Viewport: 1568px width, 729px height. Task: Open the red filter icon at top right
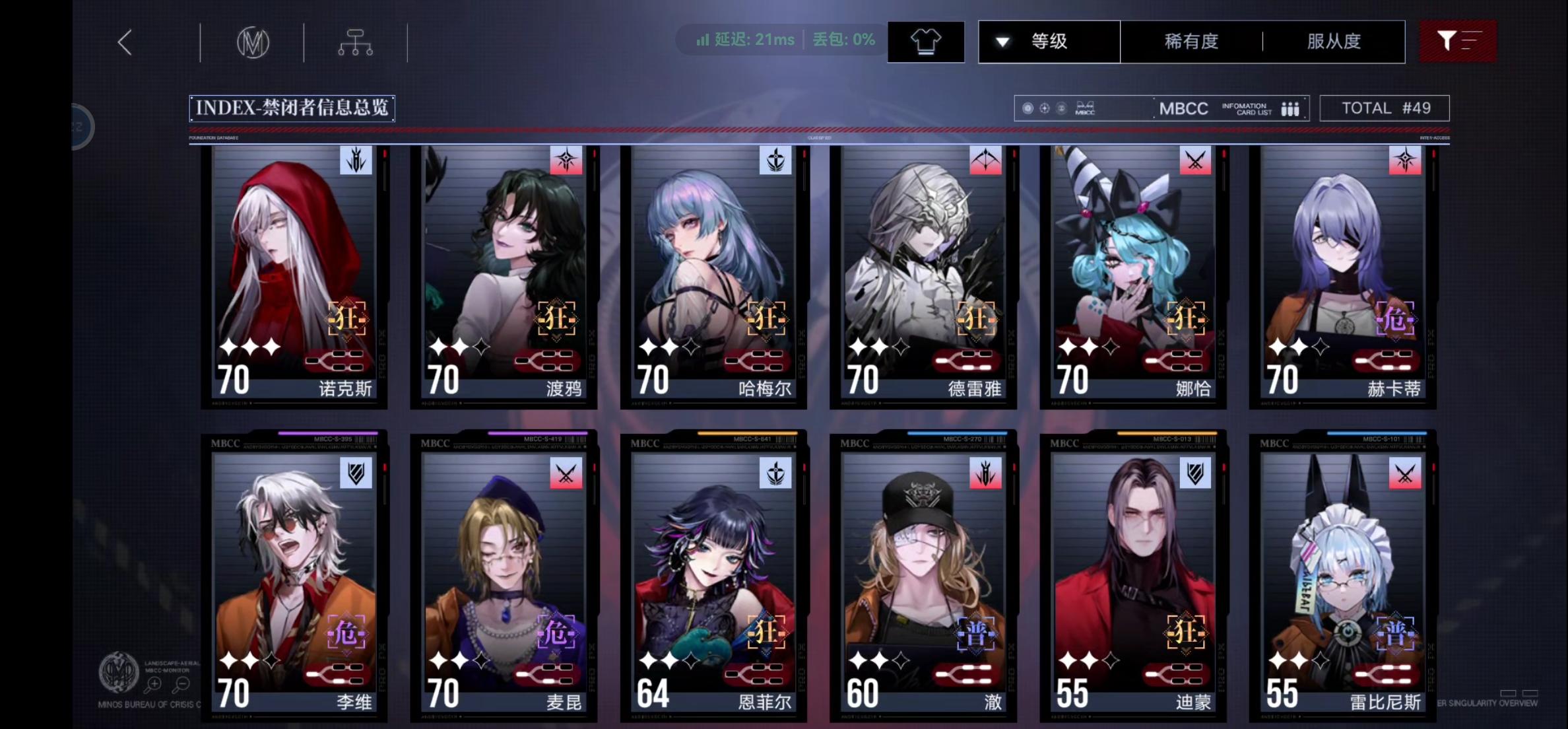click(x=1458, y=41)
